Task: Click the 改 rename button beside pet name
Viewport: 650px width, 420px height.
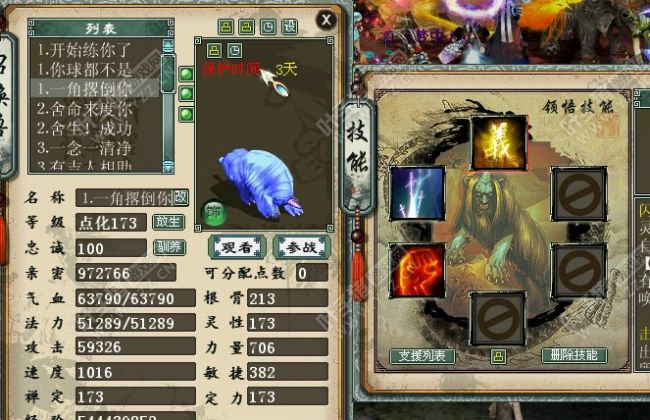Action: point(180,196)
